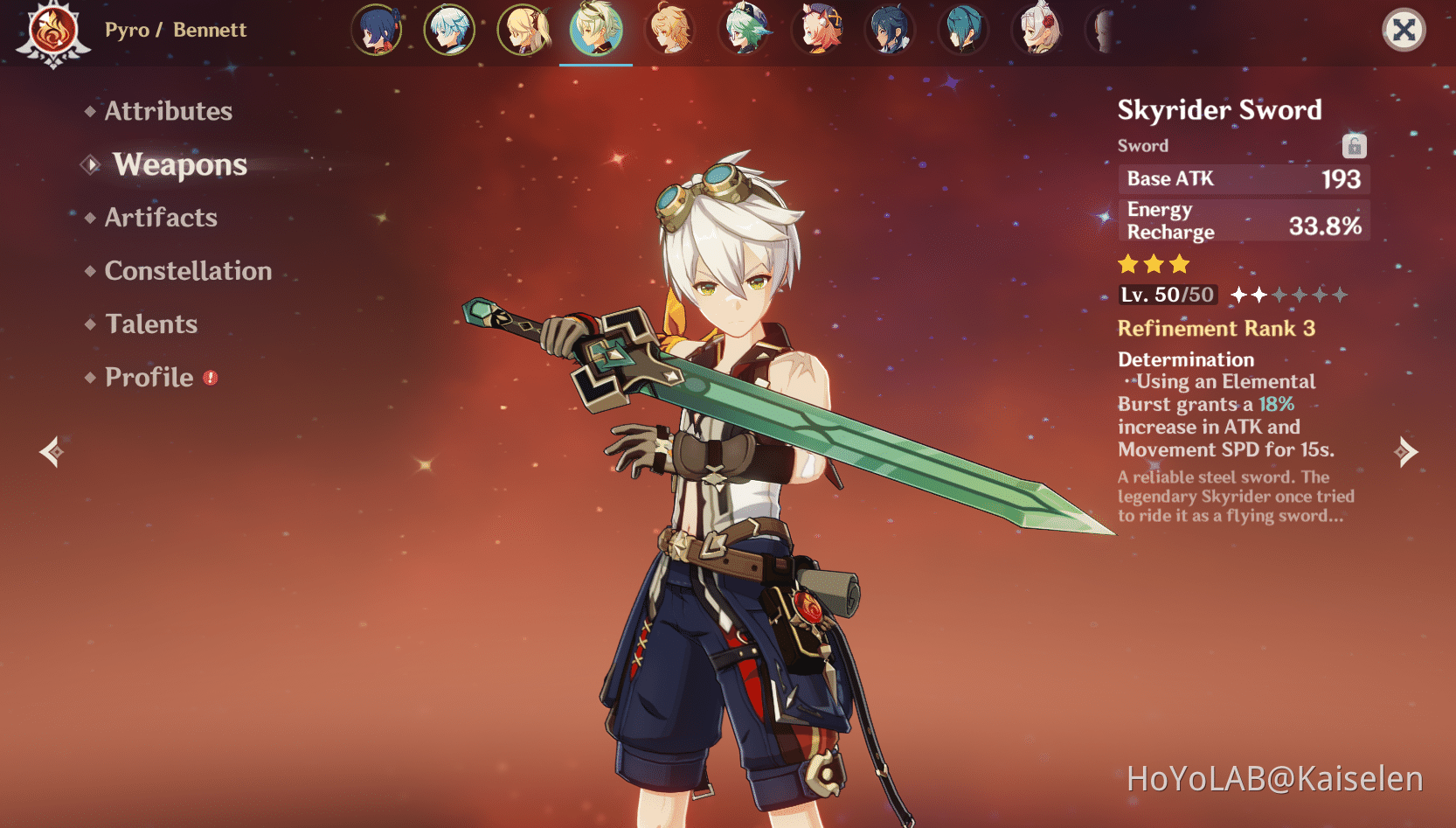This screenshot has height=828, width=1456.
Task: Go to the Artifacts section
Action: tap(161, 218)
